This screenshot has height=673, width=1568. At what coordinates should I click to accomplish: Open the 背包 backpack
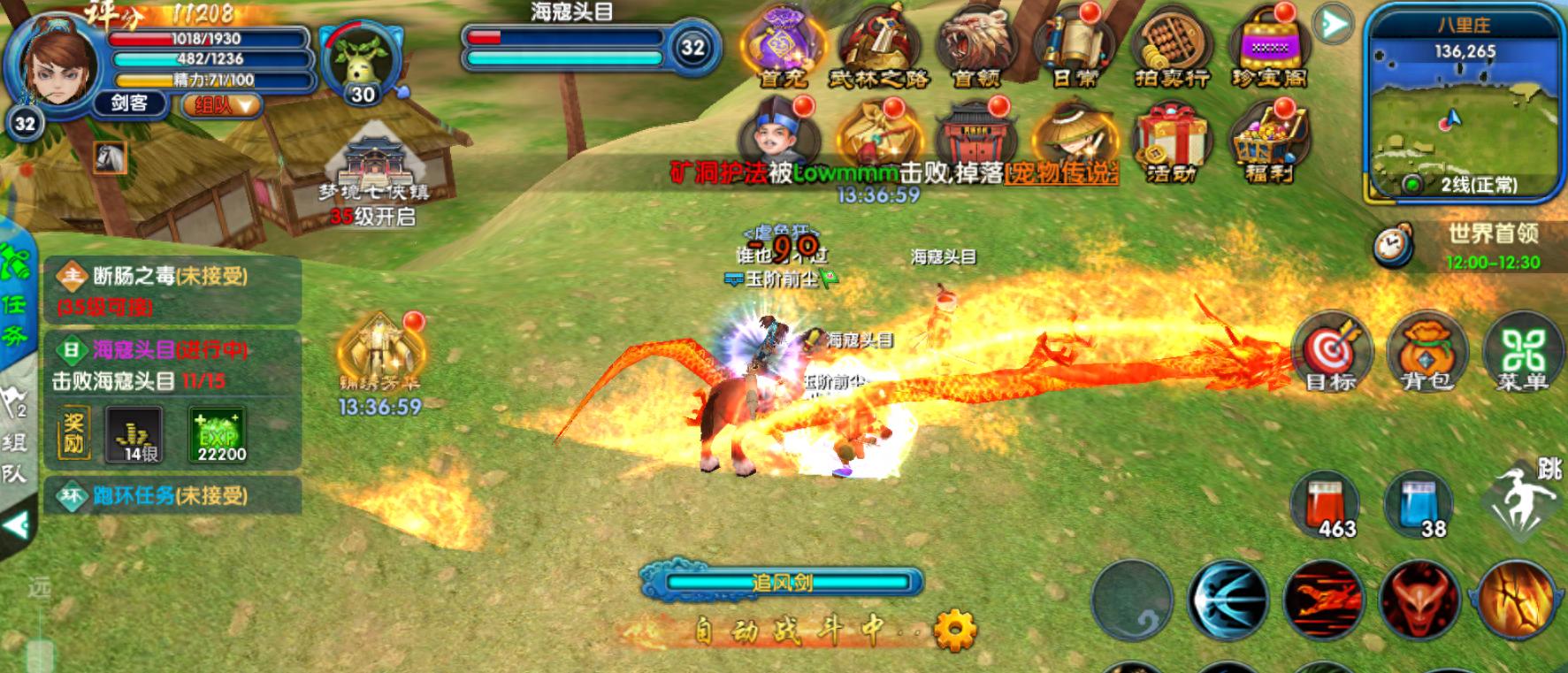click(x=1426, y=352)
